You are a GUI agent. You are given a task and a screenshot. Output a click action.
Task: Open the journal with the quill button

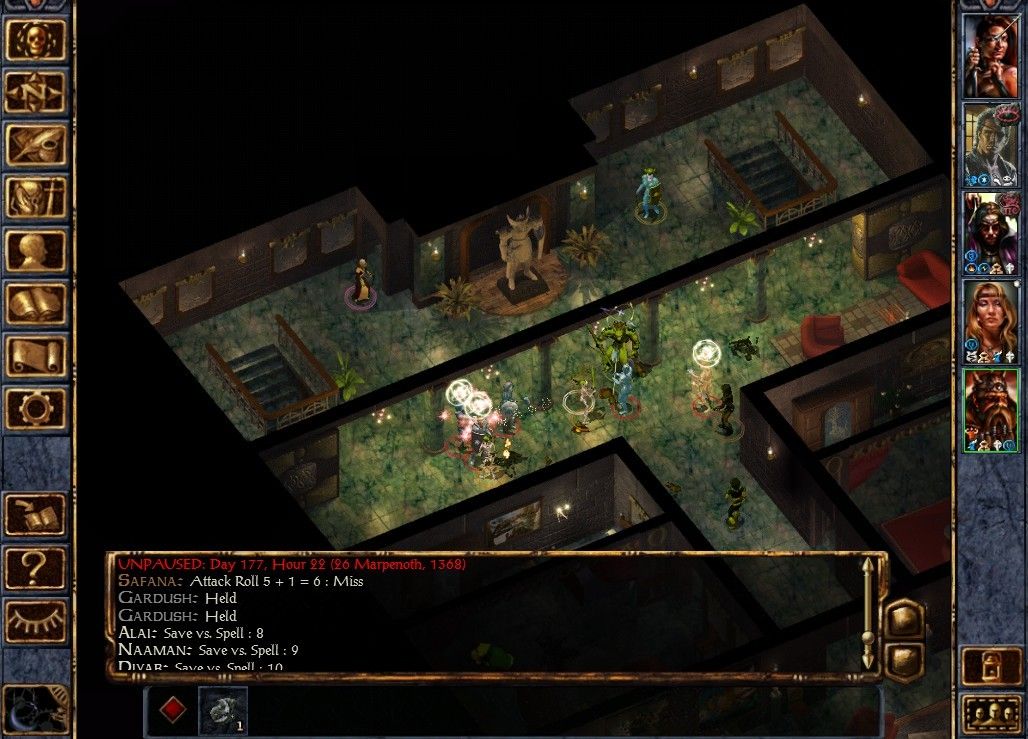pyautogui.click(x=36, y=145)
